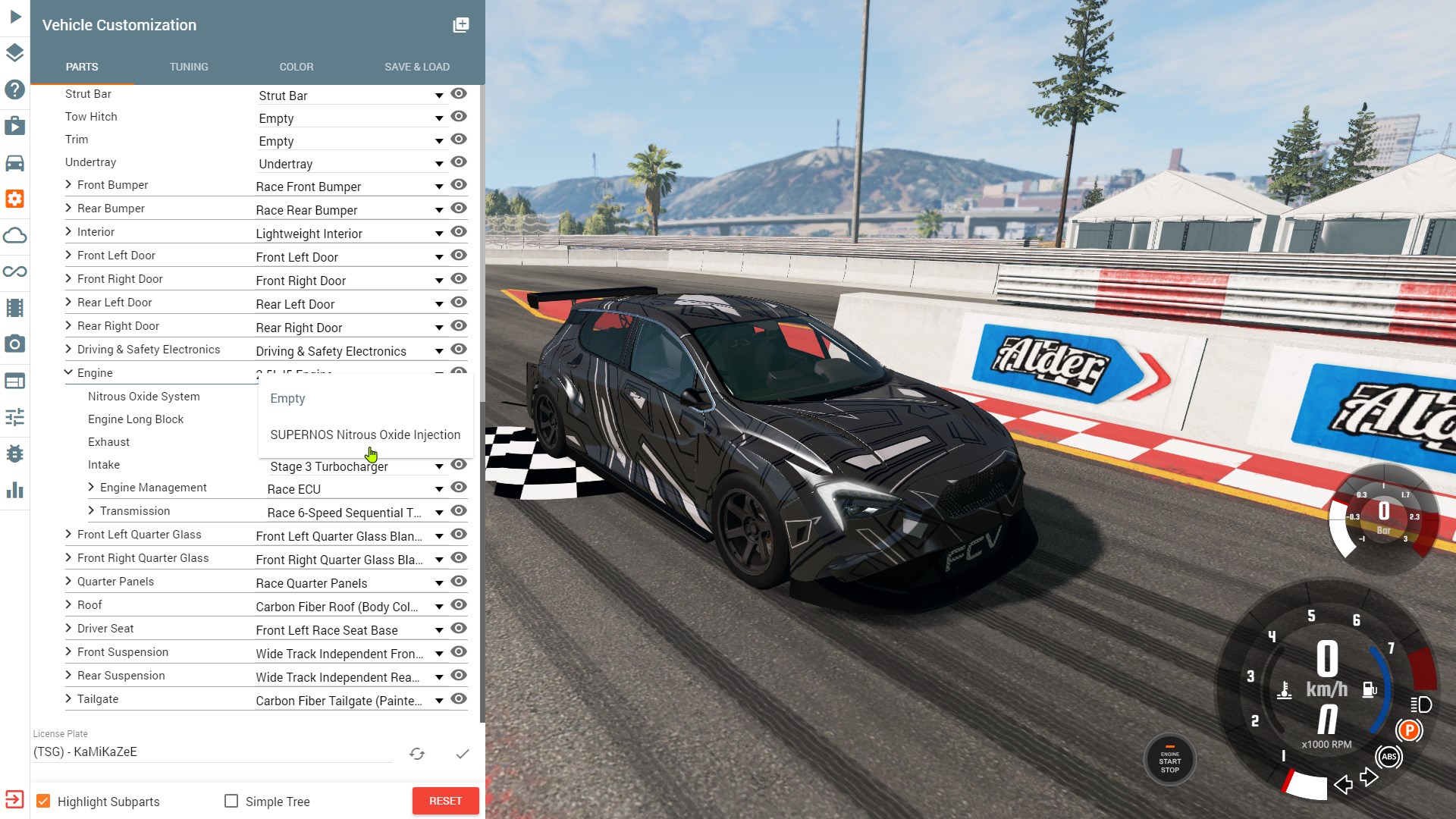Open the cloud repository icon

[x=14, y=235]
